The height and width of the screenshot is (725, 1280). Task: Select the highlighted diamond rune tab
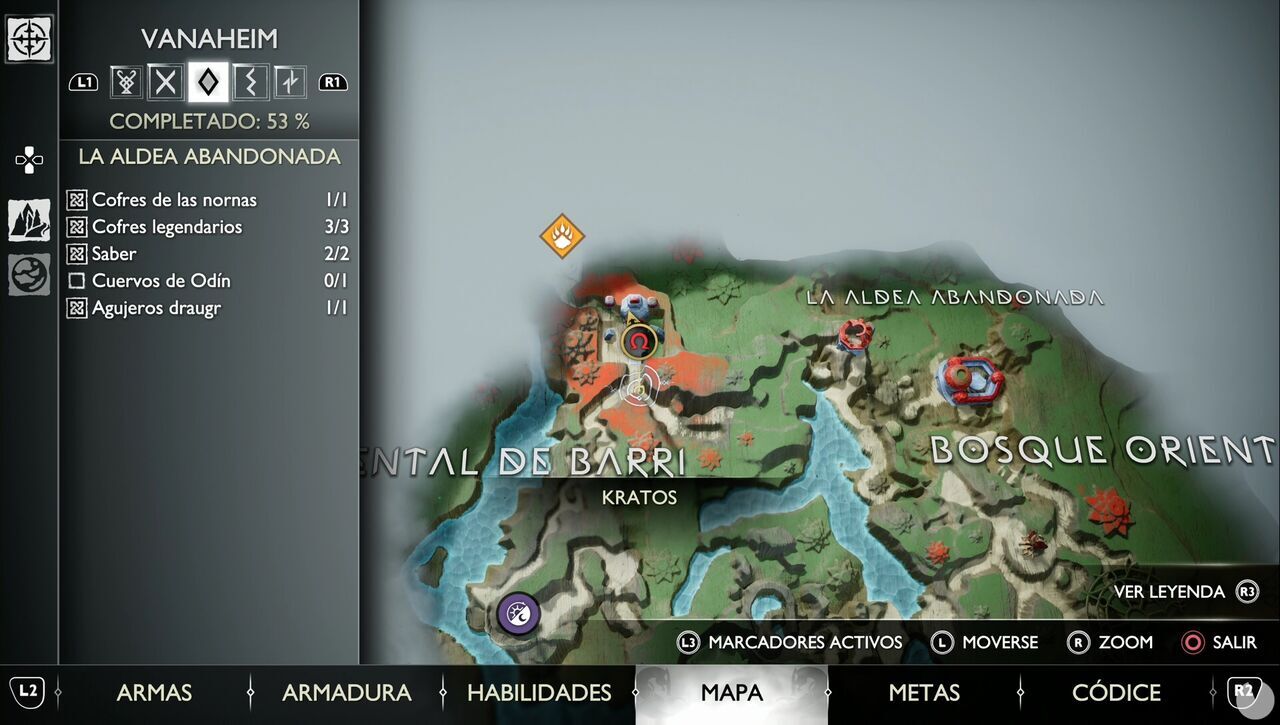[x=206, y=82]
